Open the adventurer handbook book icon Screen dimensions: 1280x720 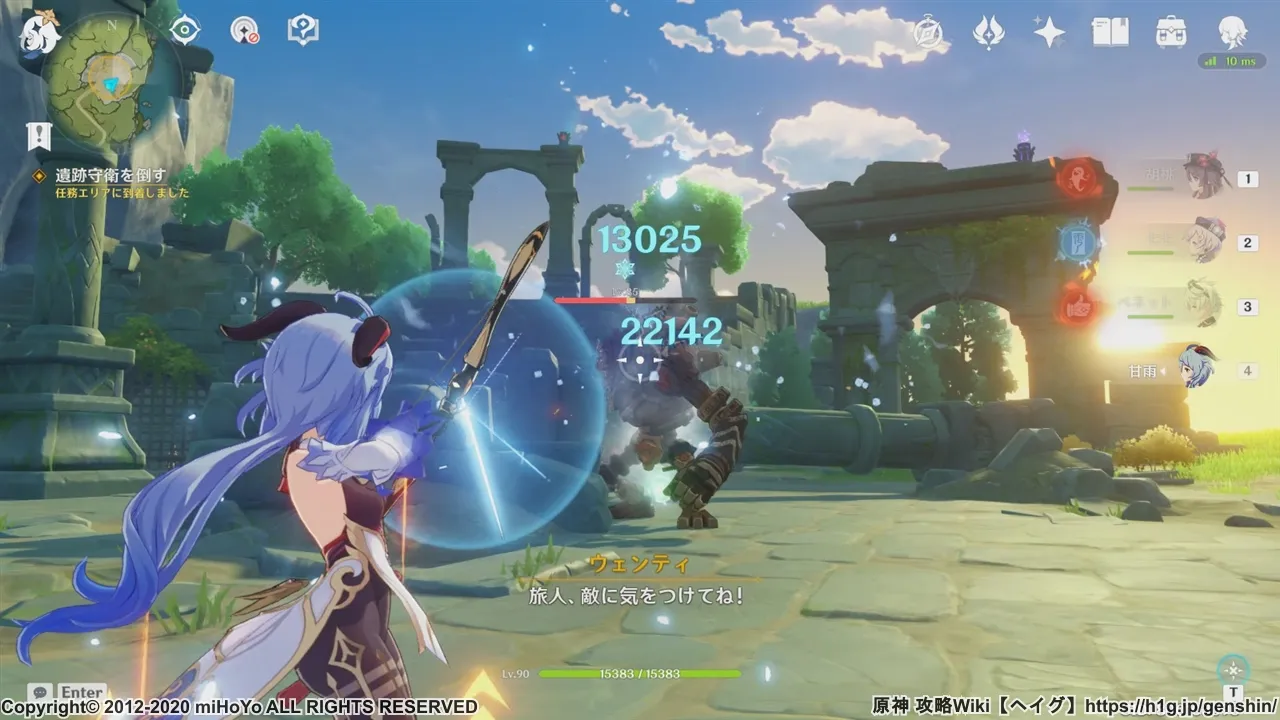(1109, 32)
